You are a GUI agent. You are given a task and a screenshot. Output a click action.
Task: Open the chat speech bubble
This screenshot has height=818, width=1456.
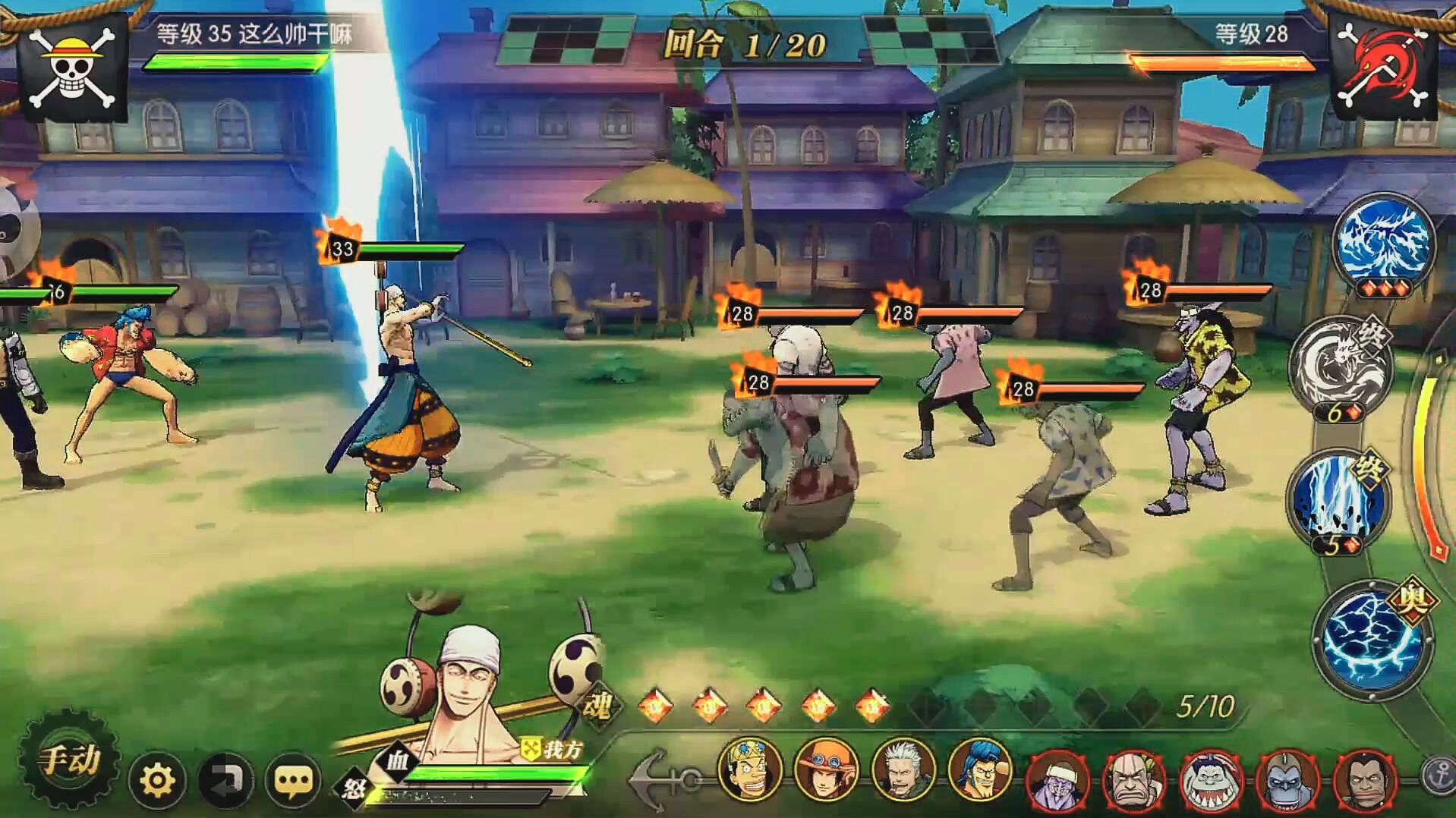click(292, 780)
